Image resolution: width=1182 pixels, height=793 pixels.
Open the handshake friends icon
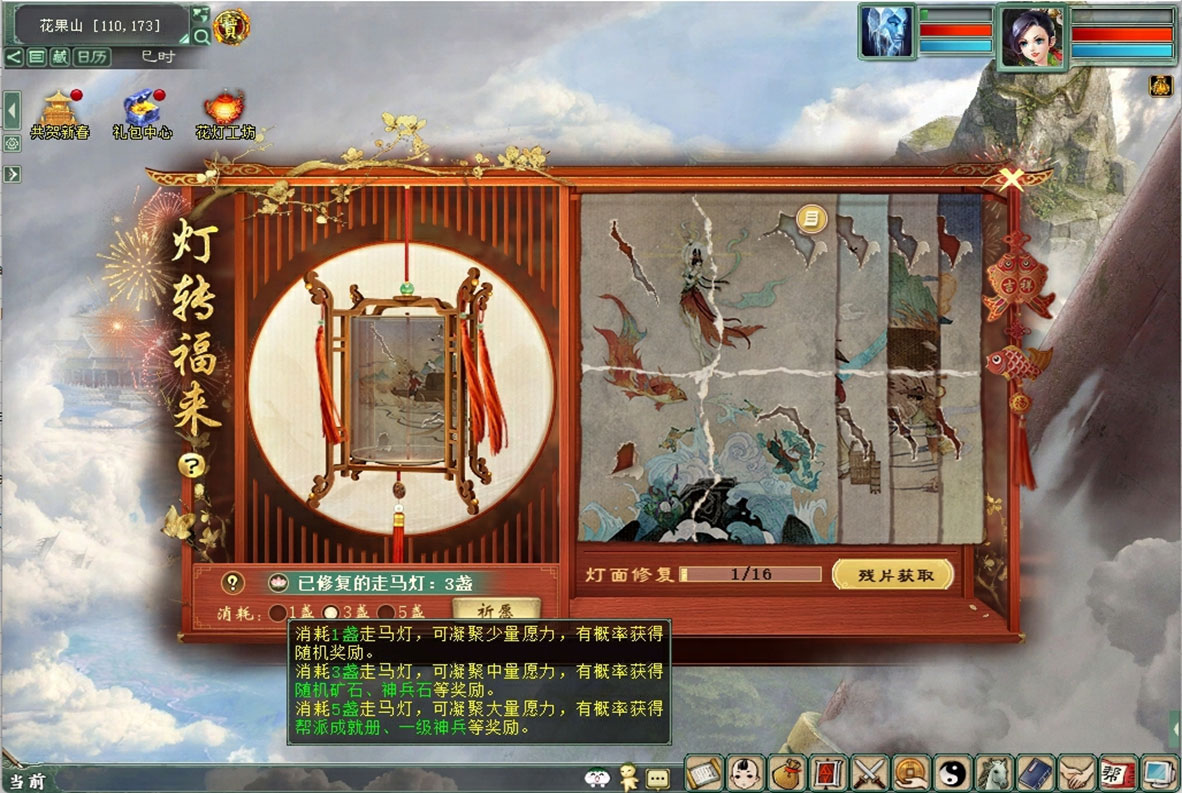1077,773
